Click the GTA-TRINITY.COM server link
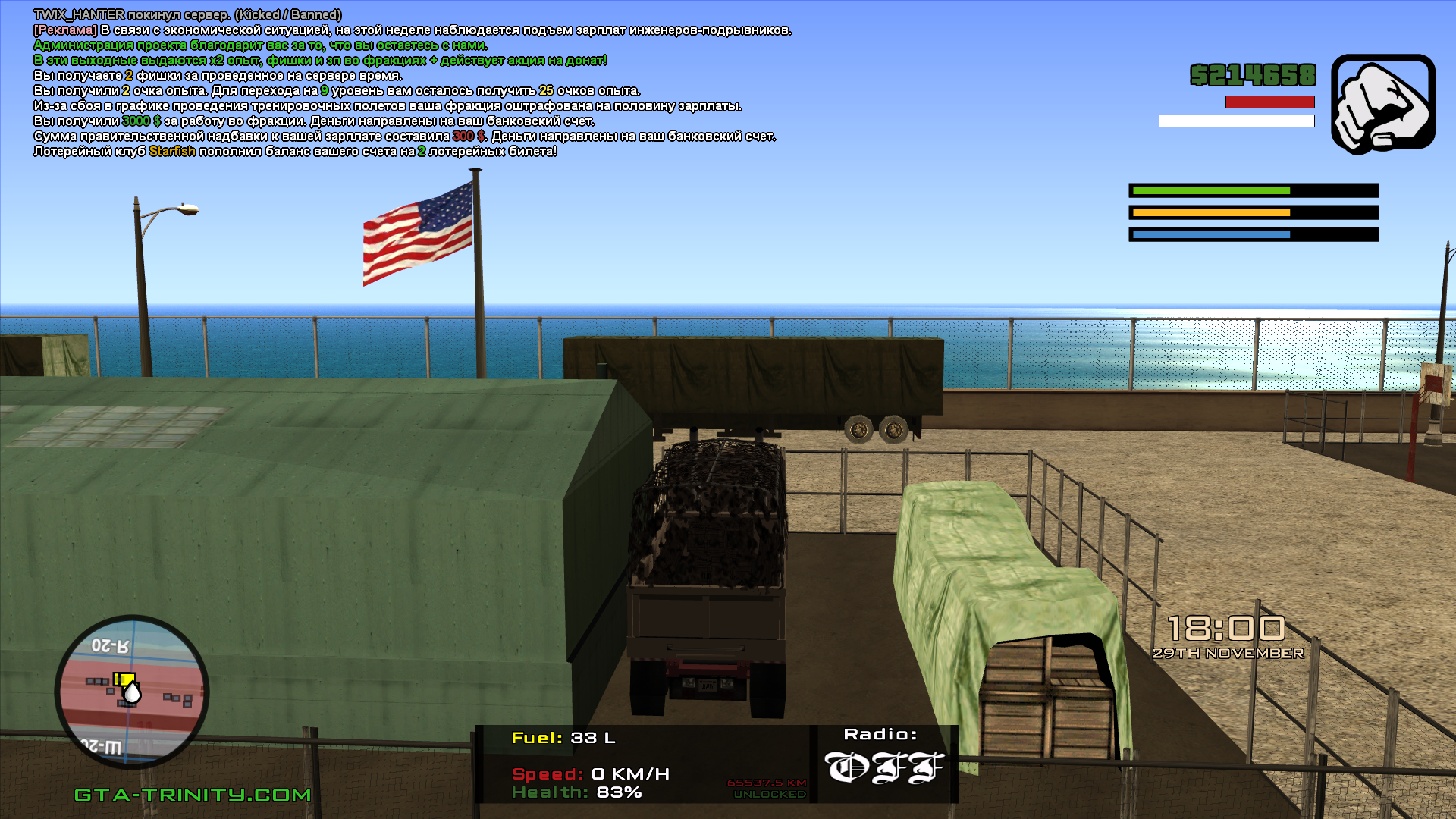The height and width of the screenshot is (819, 1456). click(193, 795)
